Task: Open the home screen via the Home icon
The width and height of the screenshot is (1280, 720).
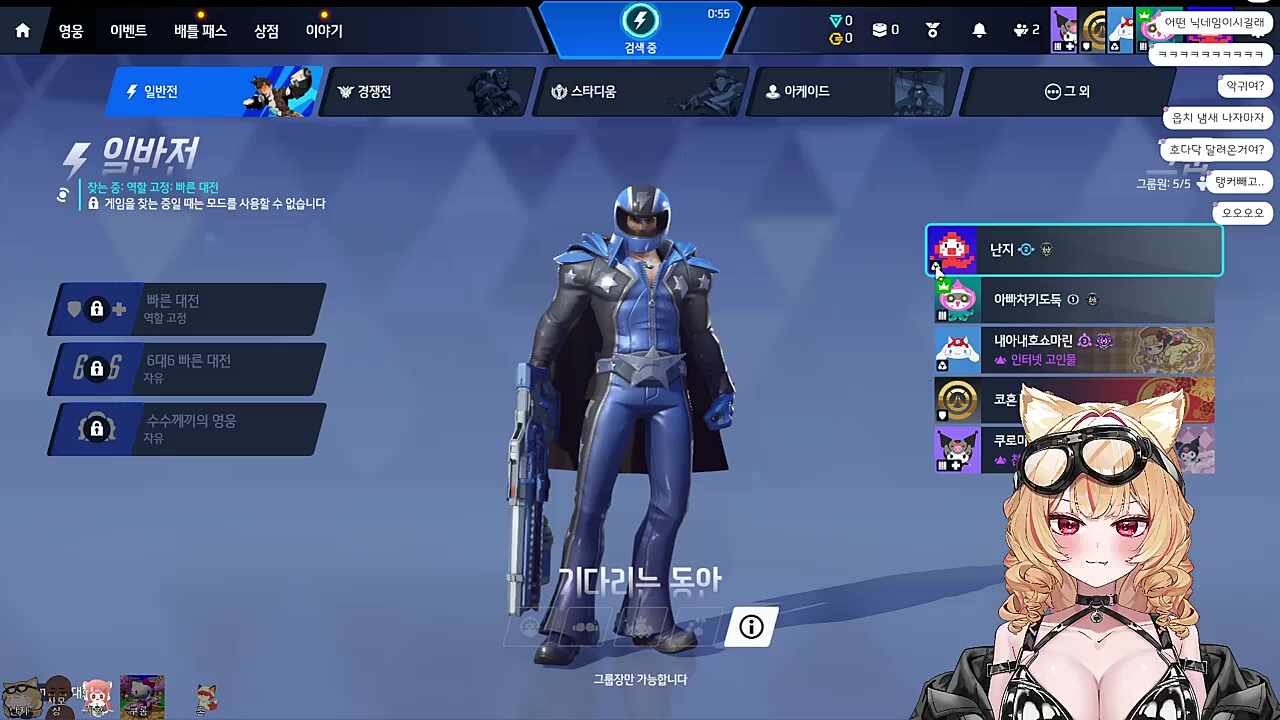Action: 22,31
